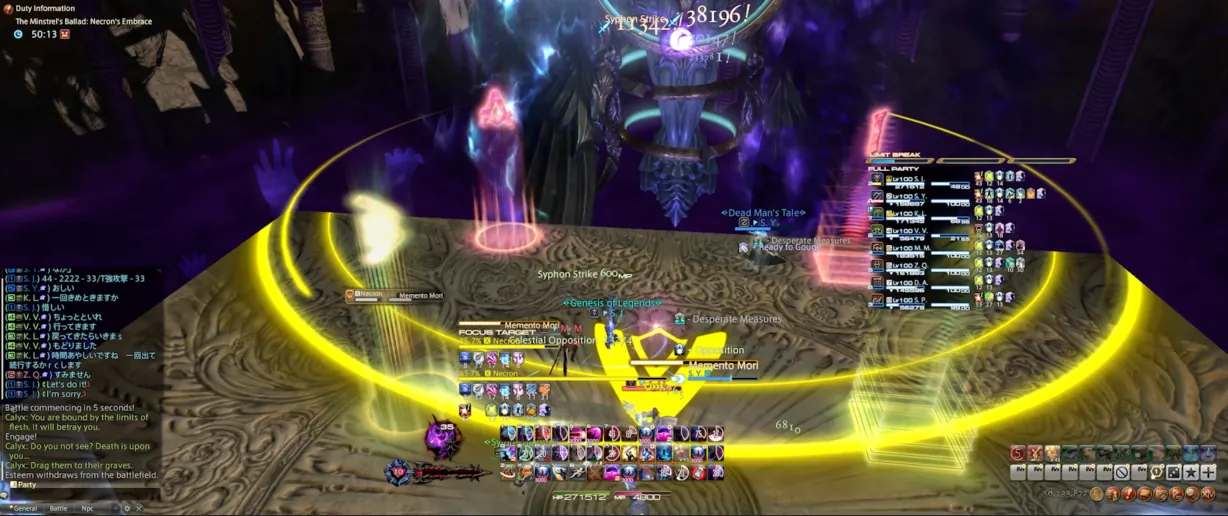Choose party member S. P. row

point(920,299)
